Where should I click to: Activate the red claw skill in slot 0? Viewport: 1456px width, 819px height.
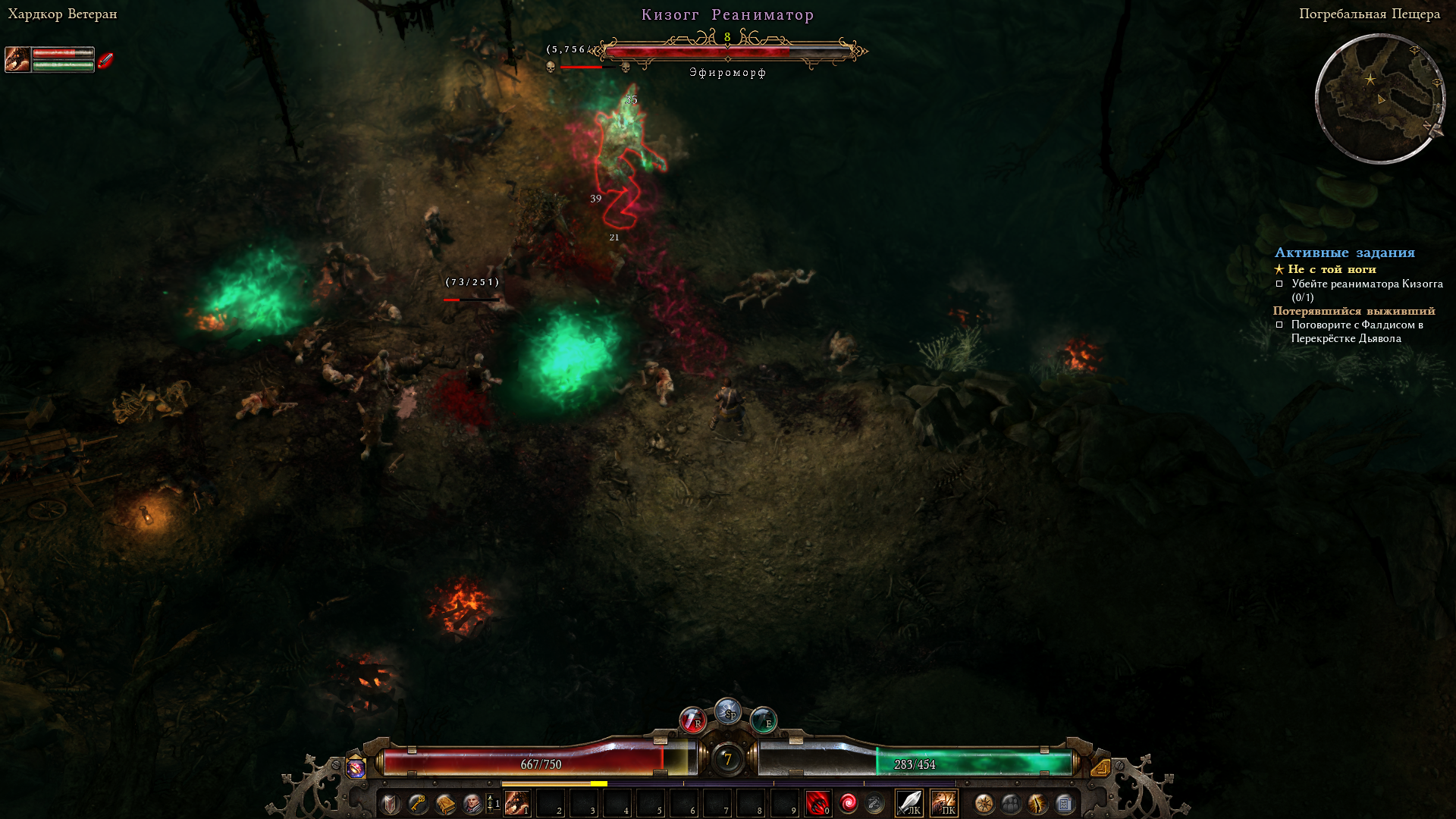[817, 803]
